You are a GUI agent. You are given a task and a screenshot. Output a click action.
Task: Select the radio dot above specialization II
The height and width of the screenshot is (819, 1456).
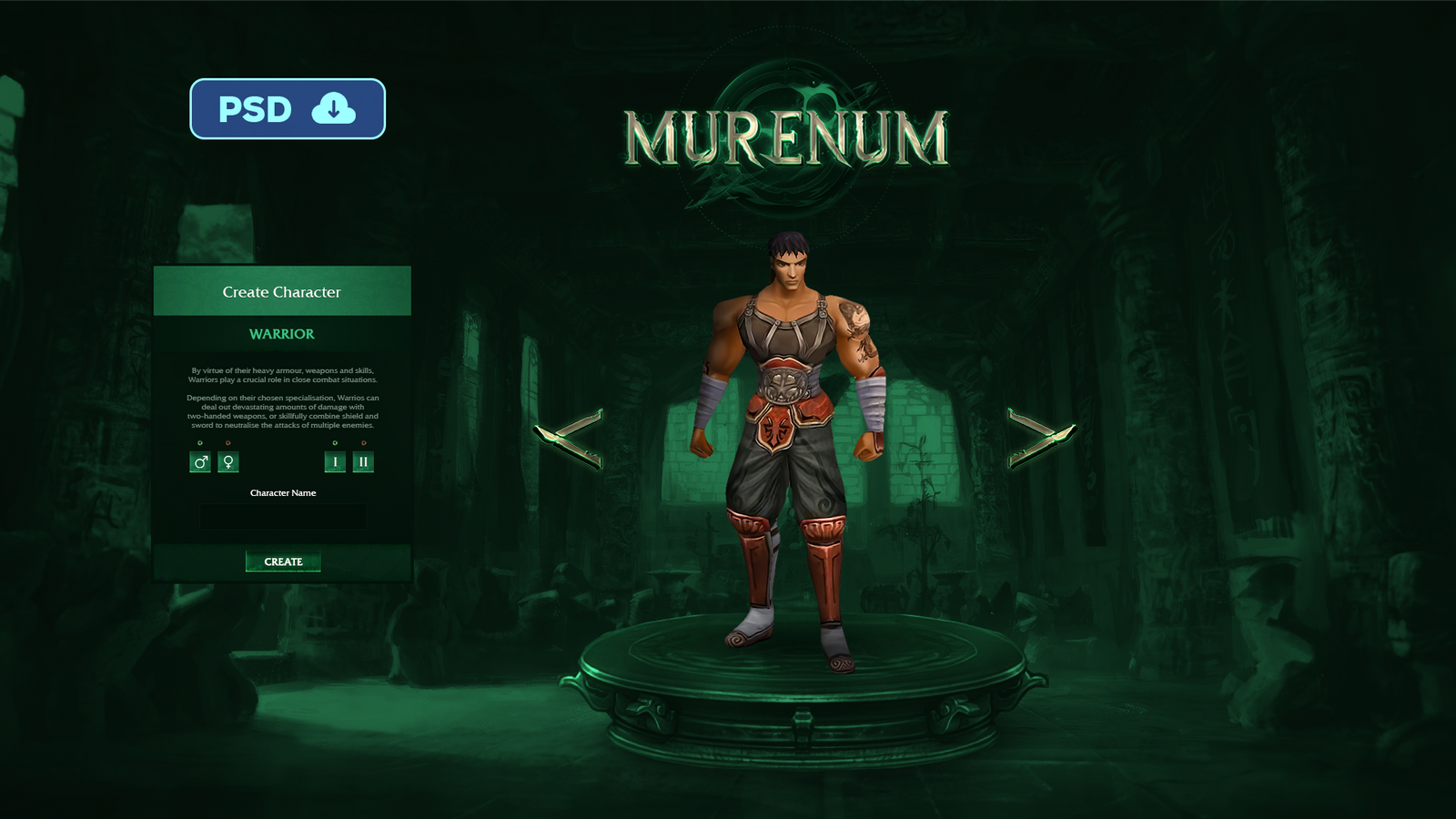pyautogui.click(x=363, y=442)
